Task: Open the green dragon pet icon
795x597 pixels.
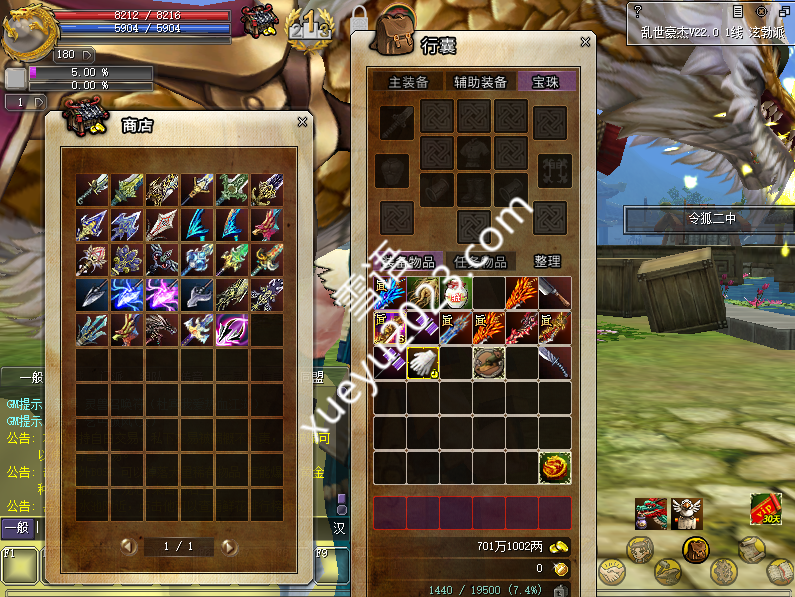Action: pos(650,514)
